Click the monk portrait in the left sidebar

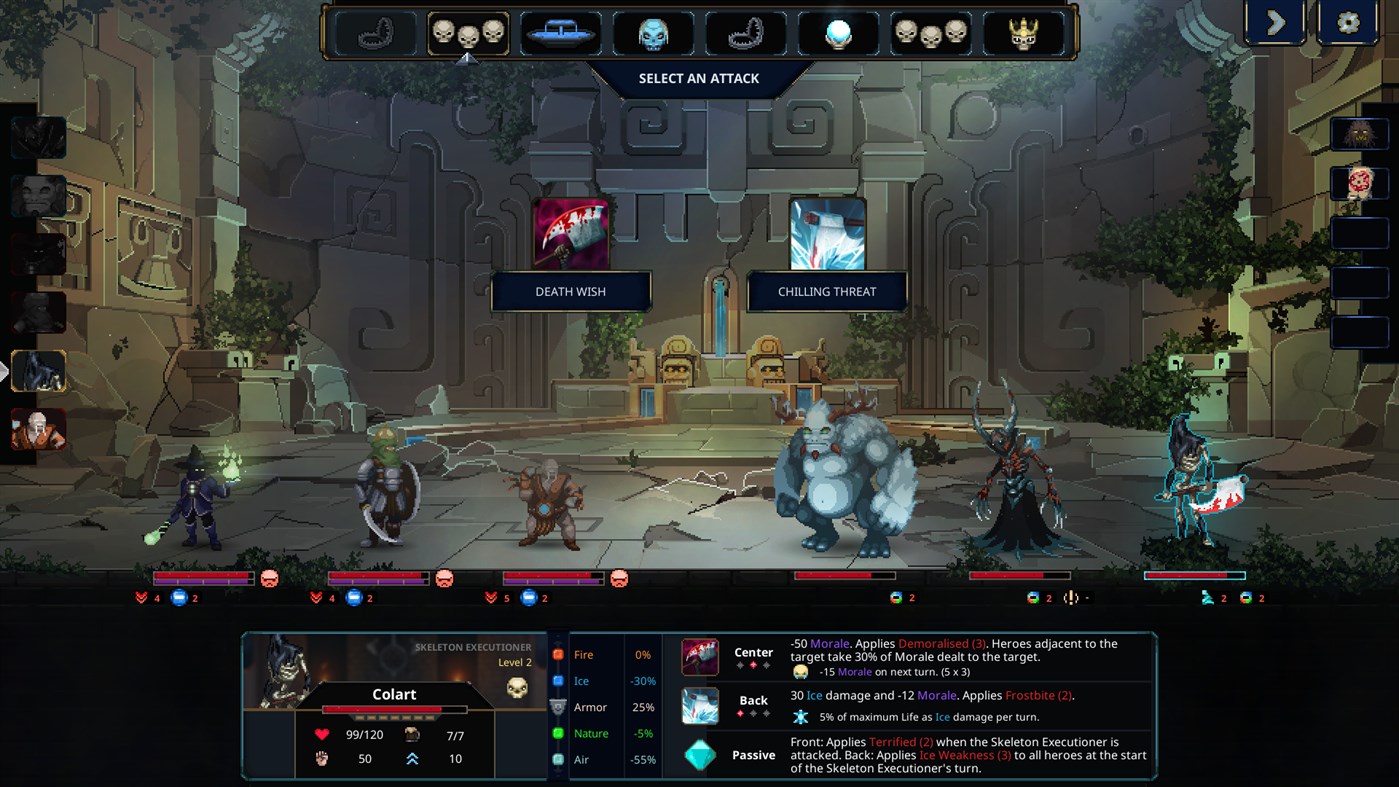[39, 431]
